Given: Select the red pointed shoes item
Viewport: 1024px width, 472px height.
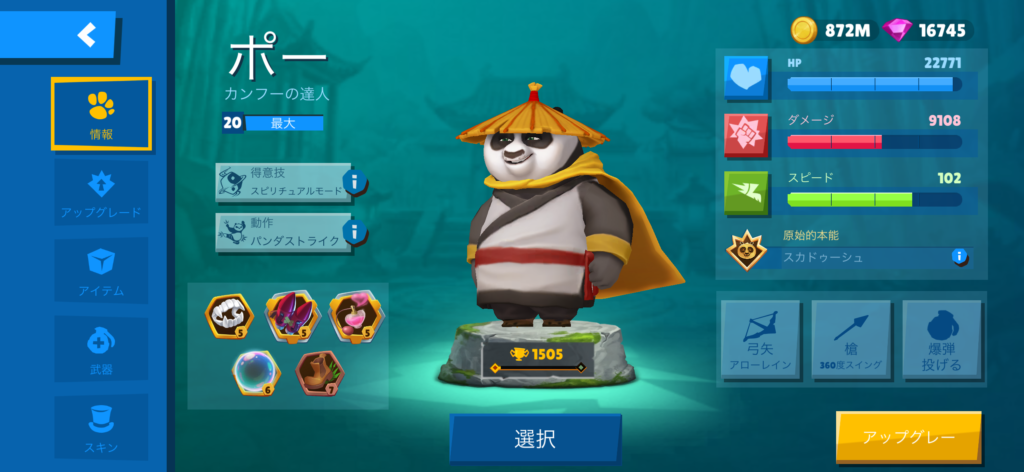Looking at the screenshot, I should pyautogui.click(x=291, y=314).
